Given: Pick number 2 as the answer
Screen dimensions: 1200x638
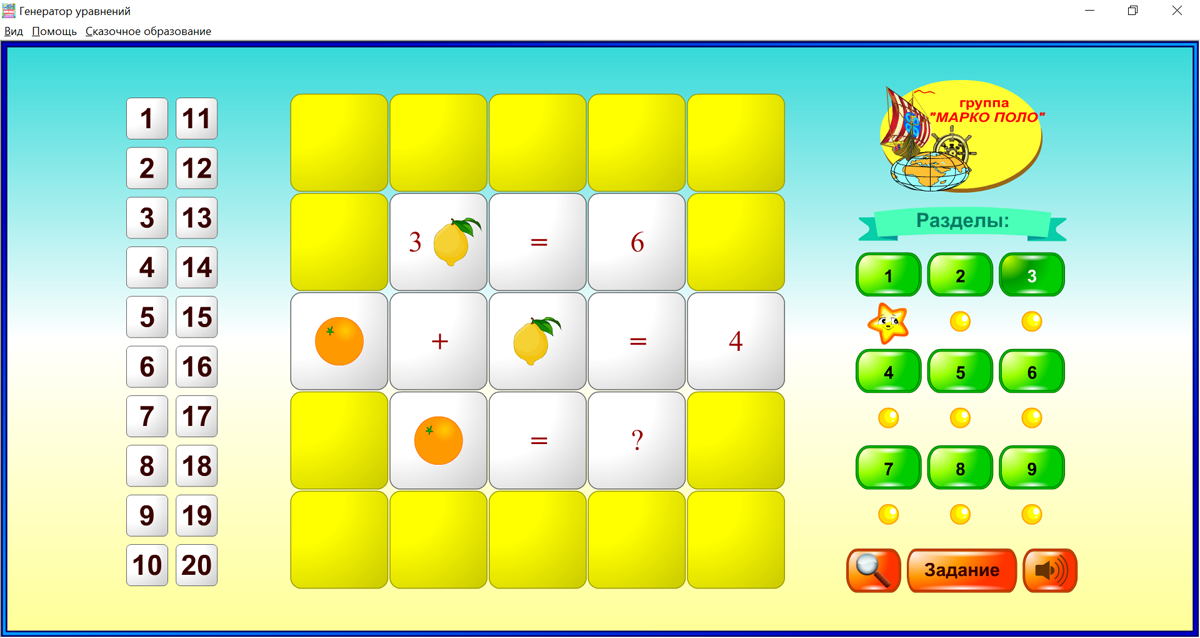Looking at the screenshot, I should [147, 168].
